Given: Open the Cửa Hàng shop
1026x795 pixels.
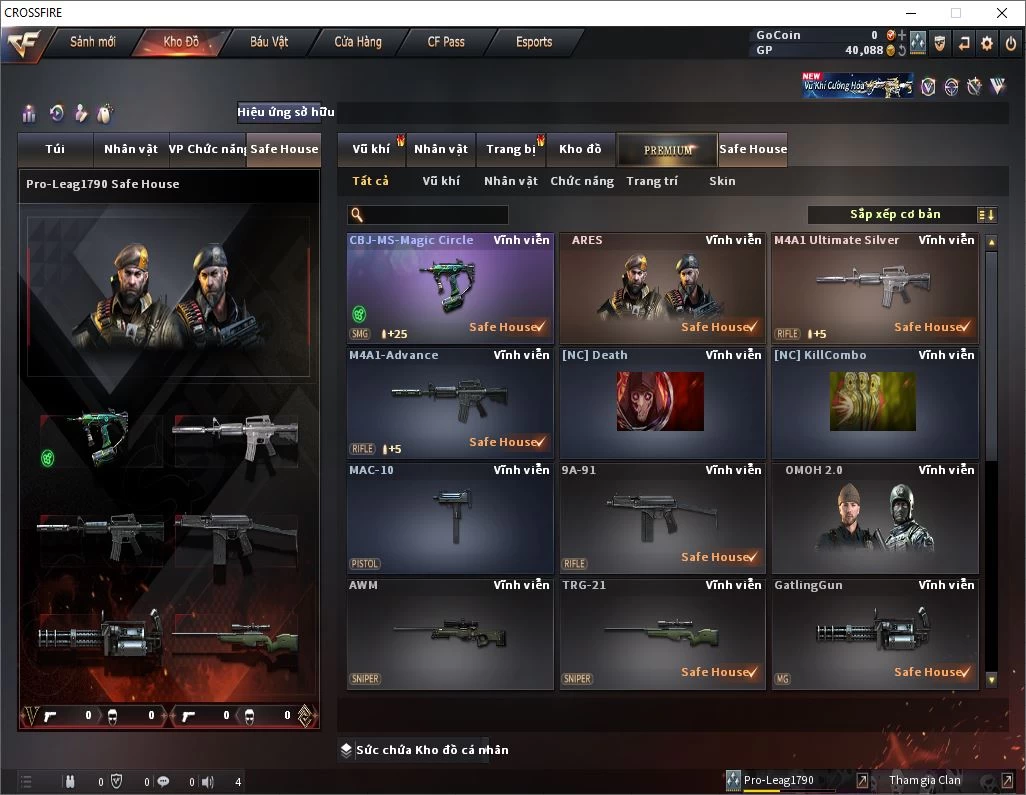Looking at the screenshot, I should (x=357, y=42).
